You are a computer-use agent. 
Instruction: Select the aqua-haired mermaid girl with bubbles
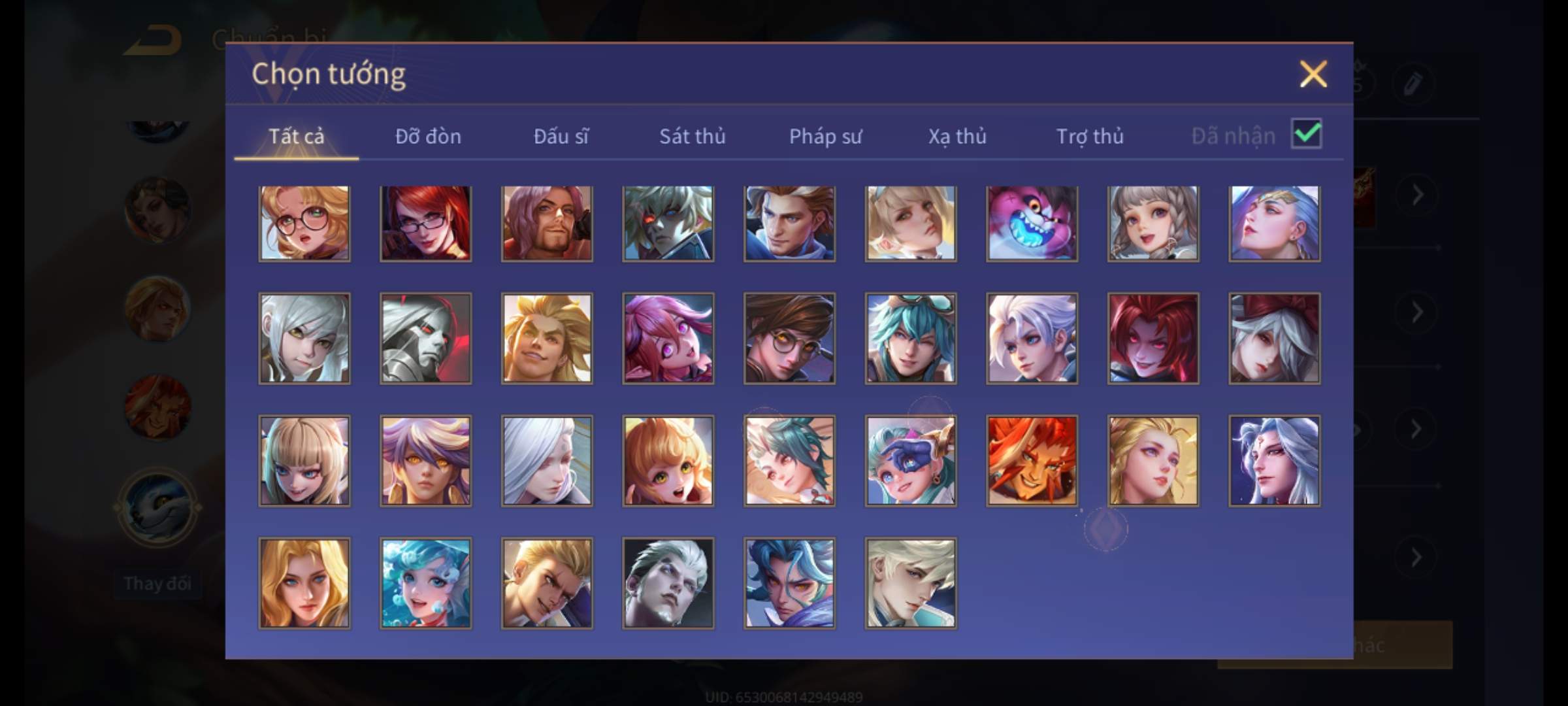(425, 583)
